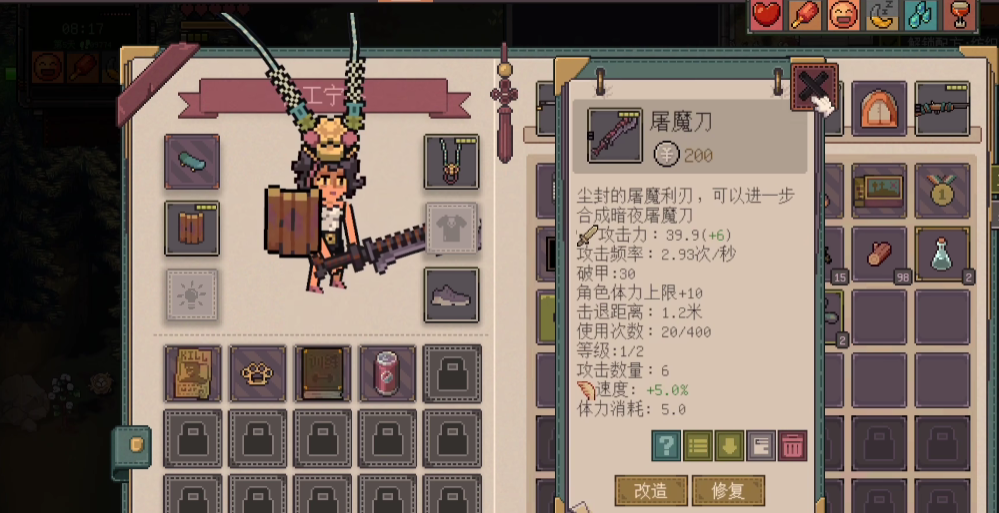The width and height of the screenshot is (999, 513).
Task: Select the potion flask inventory slot
Action: (942, 254)
